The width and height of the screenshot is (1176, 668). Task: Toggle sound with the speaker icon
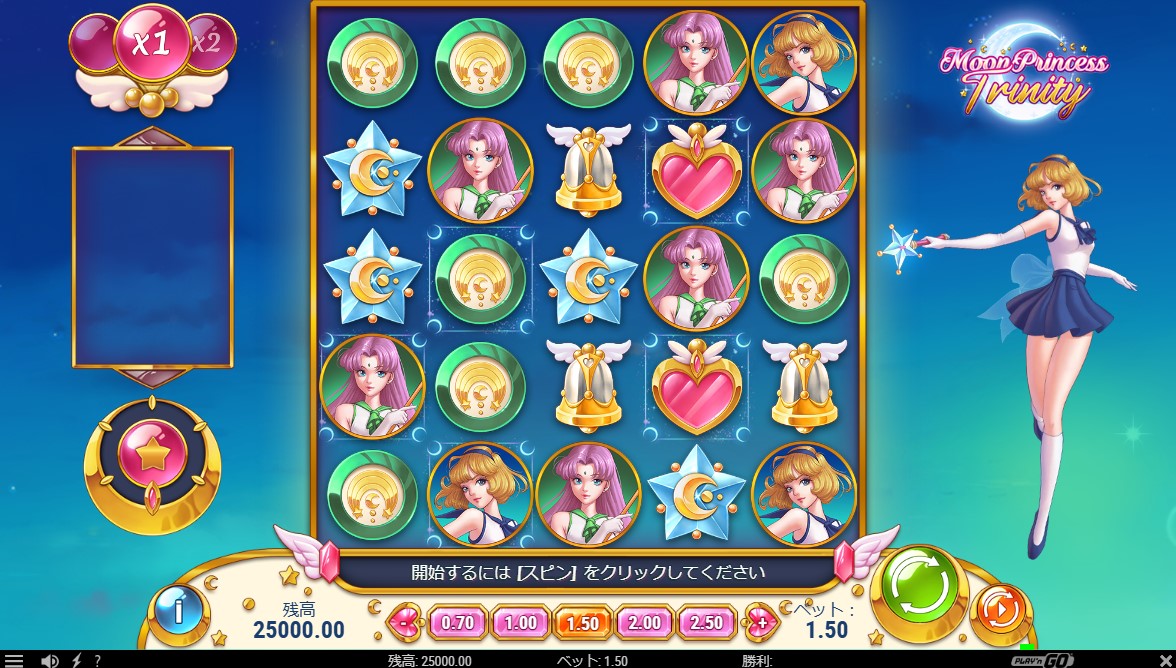pyautogui.click(x=46, y=661)
